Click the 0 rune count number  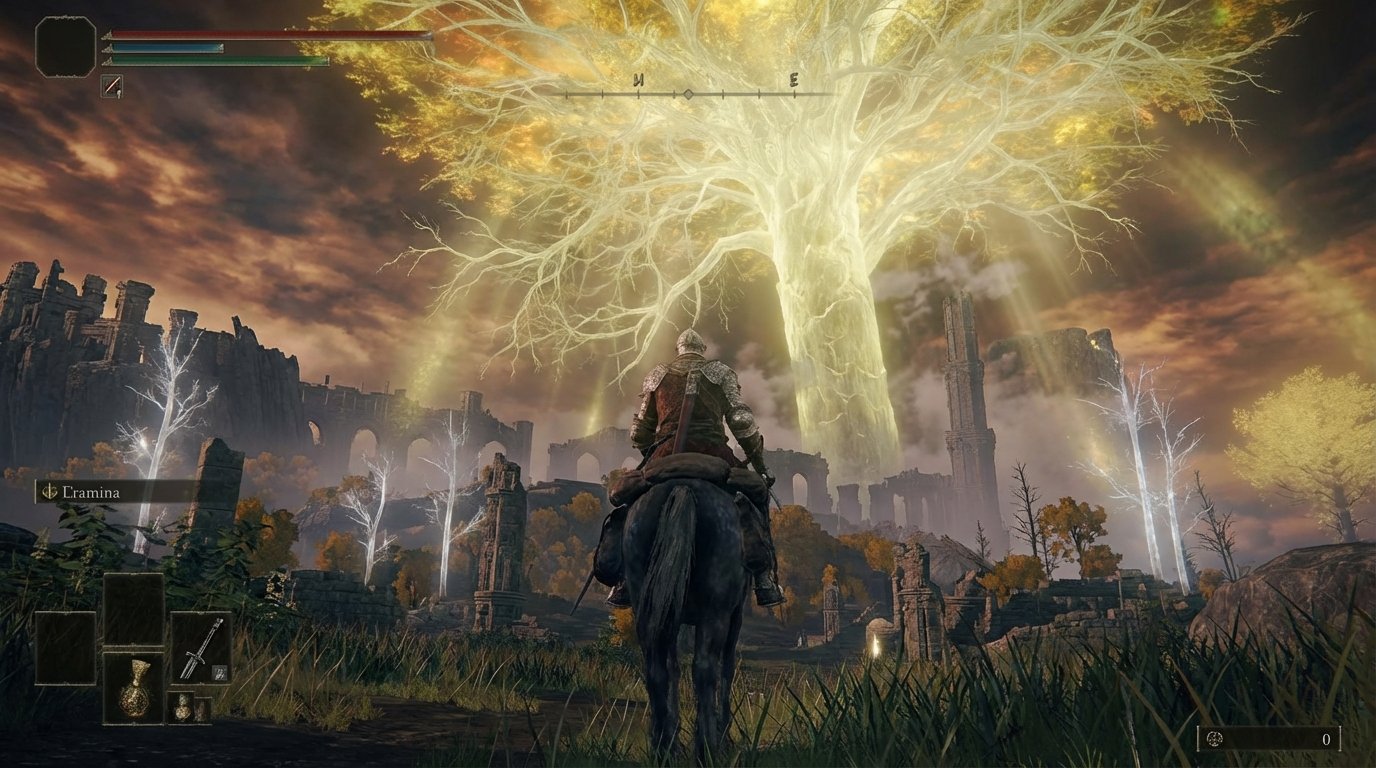pos(1327,738)
